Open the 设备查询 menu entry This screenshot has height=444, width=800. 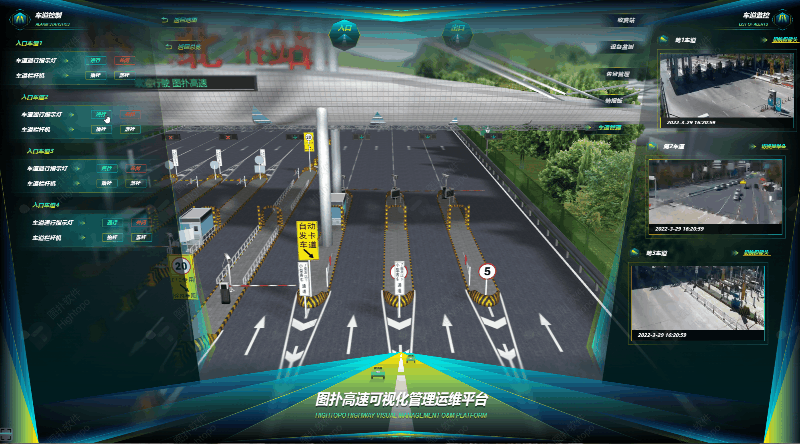(x=620, y=46)
